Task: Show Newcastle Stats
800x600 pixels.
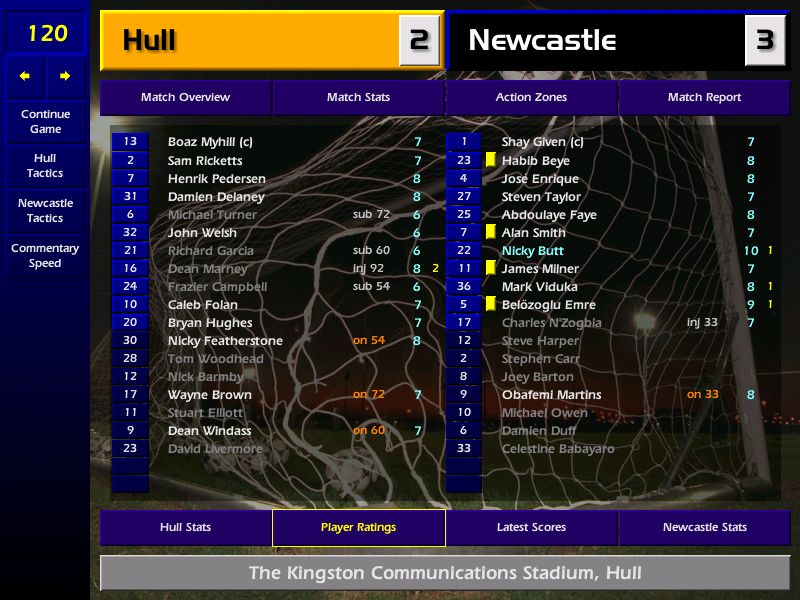Action: (x=704, y=528)
